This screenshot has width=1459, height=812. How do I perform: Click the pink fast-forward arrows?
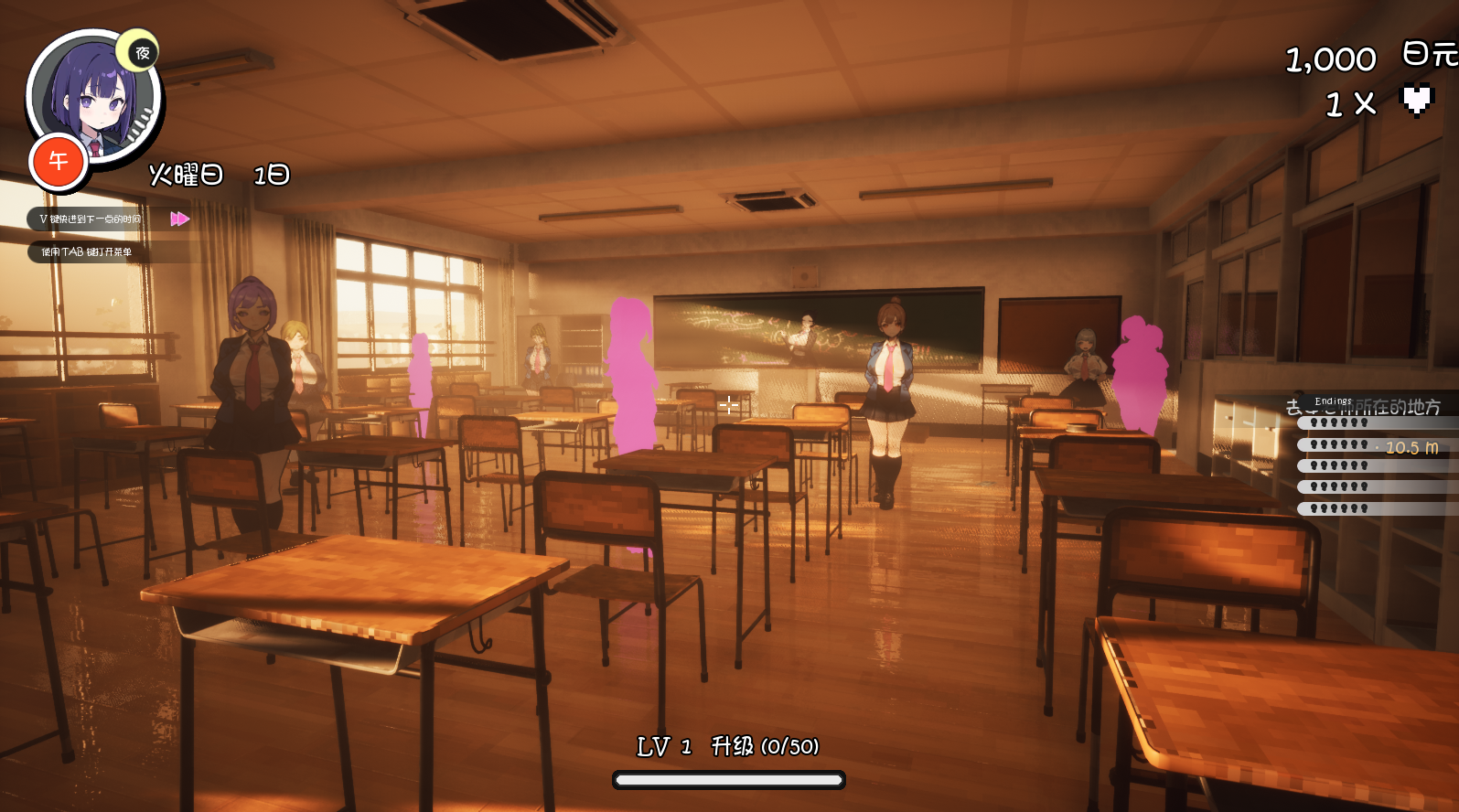click(x=179, y=219)
